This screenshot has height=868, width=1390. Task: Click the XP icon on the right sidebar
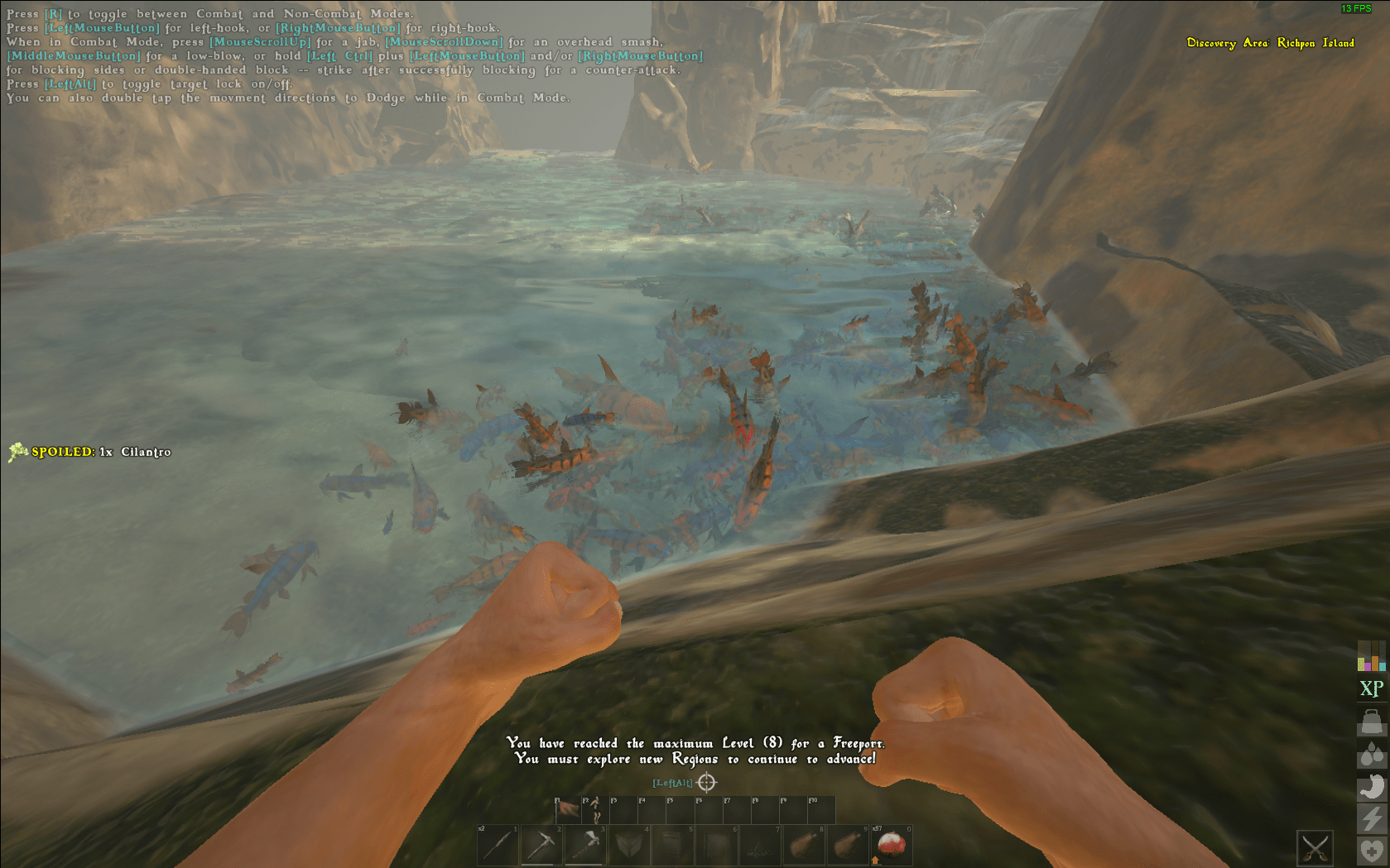1371,686
